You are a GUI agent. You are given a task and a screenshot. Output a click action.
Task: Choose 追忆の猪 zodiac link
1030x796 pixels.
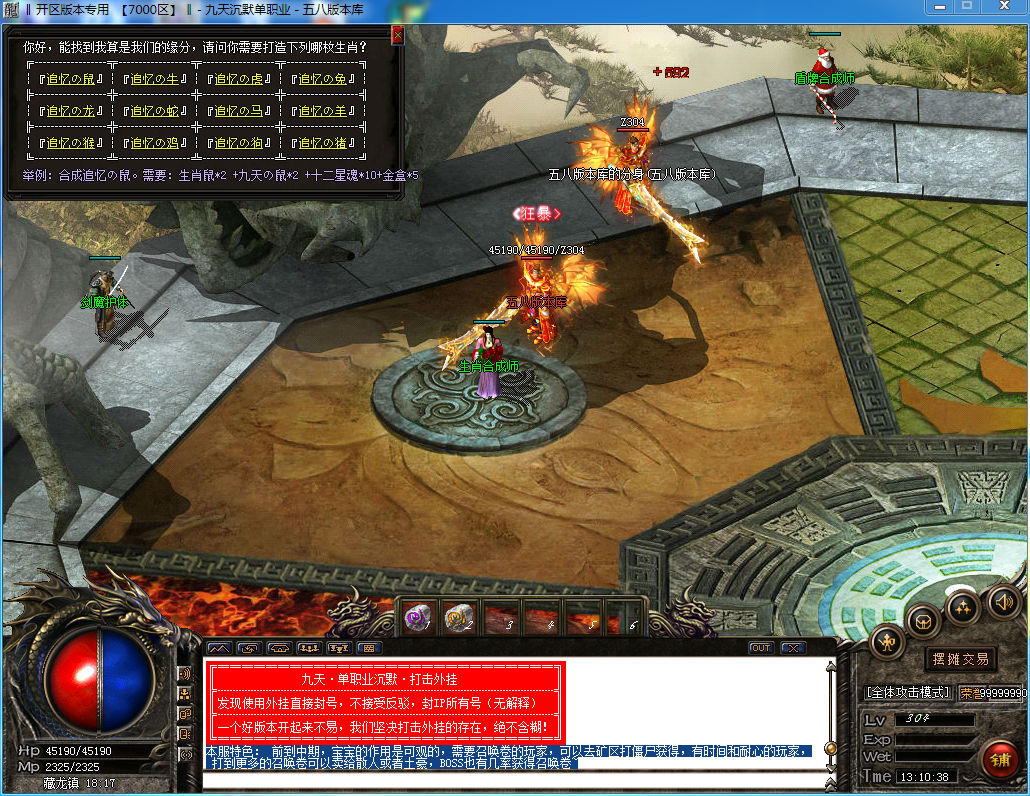322,143
